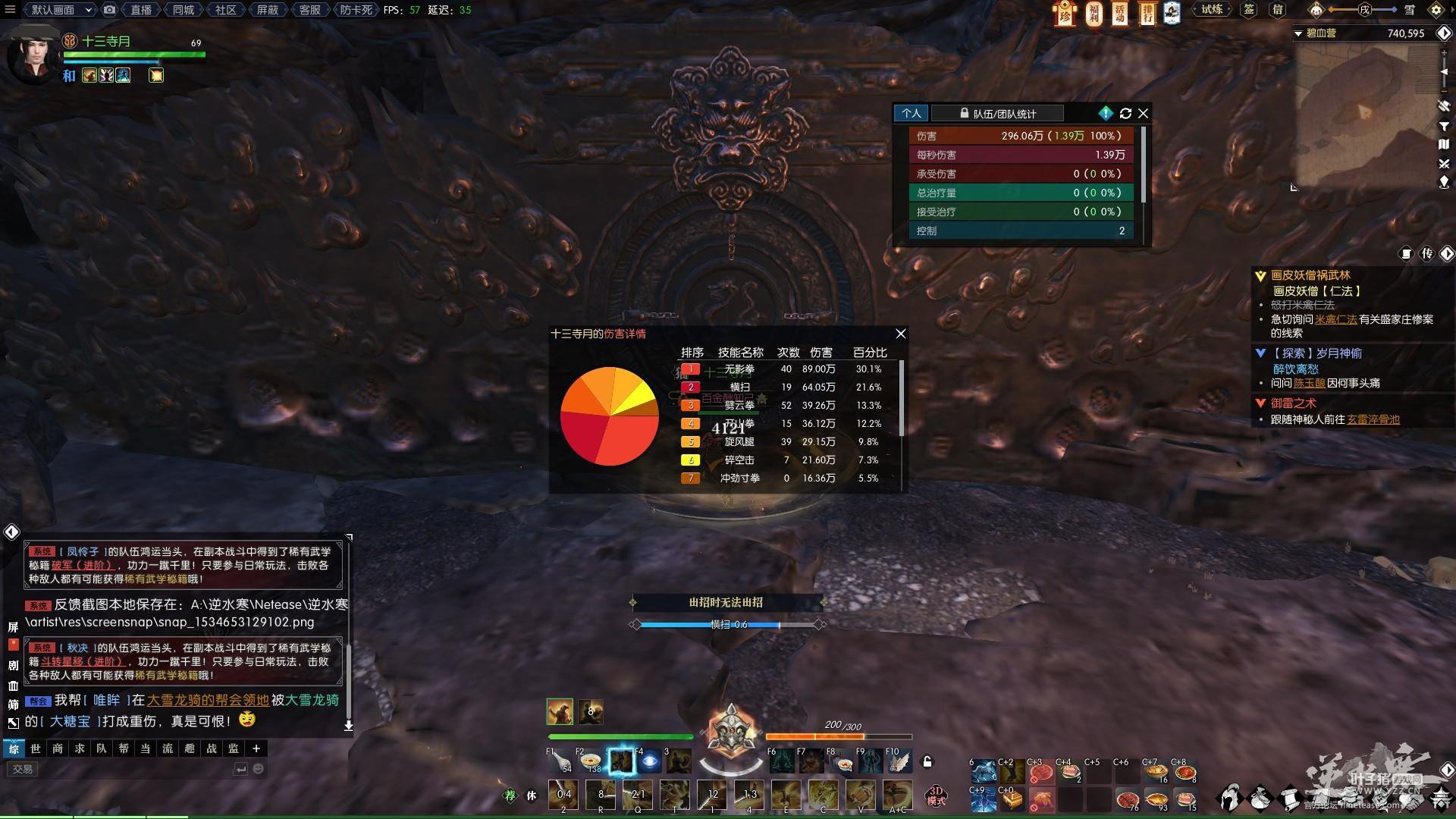Refresh the damage statistics panel
Viewport: 1456px width, 819px height.
click(1125, 114)
